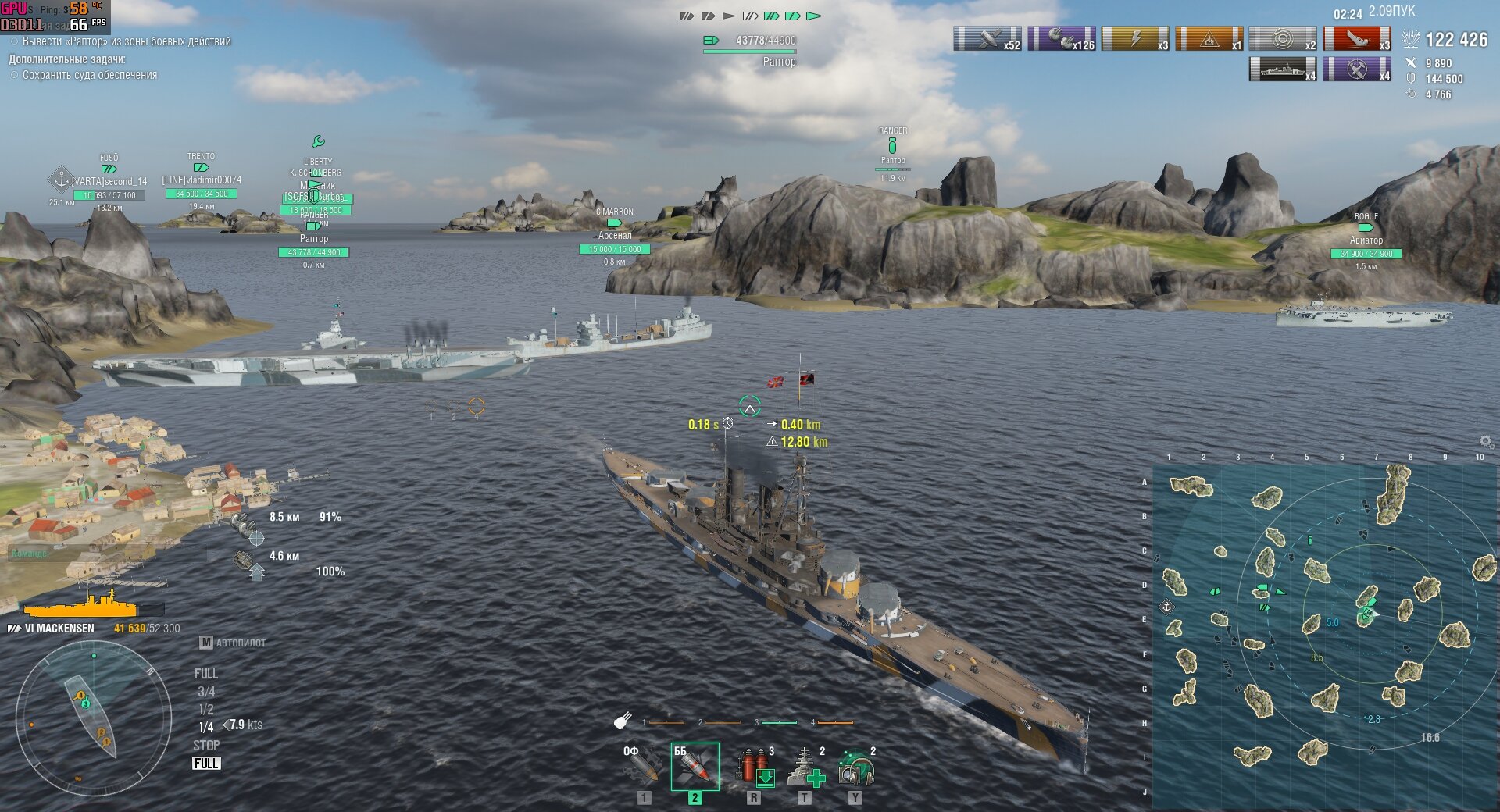Viewport: 1500px width, 812px height.
Task: Activate the Hydroacoustic Search consumable
Action: (855, 766)
